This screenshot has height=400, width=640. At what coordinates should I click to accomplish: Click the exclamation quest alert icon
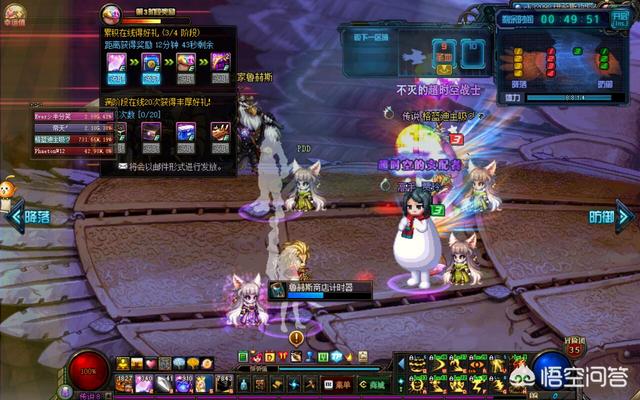pos(296,338)
